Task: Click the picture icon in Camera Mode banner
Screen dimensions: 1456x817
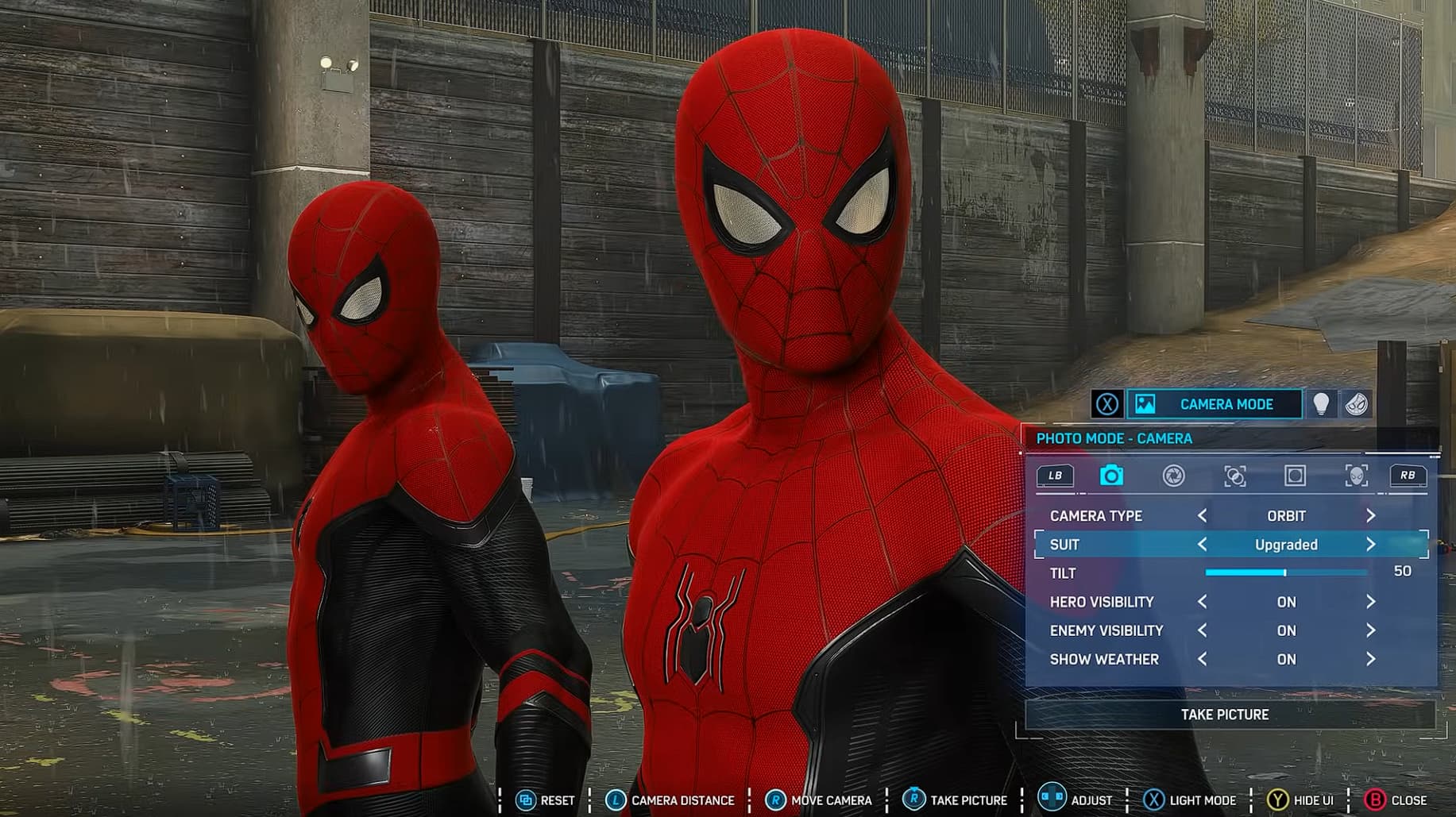Action: (x=1146, y=404)
